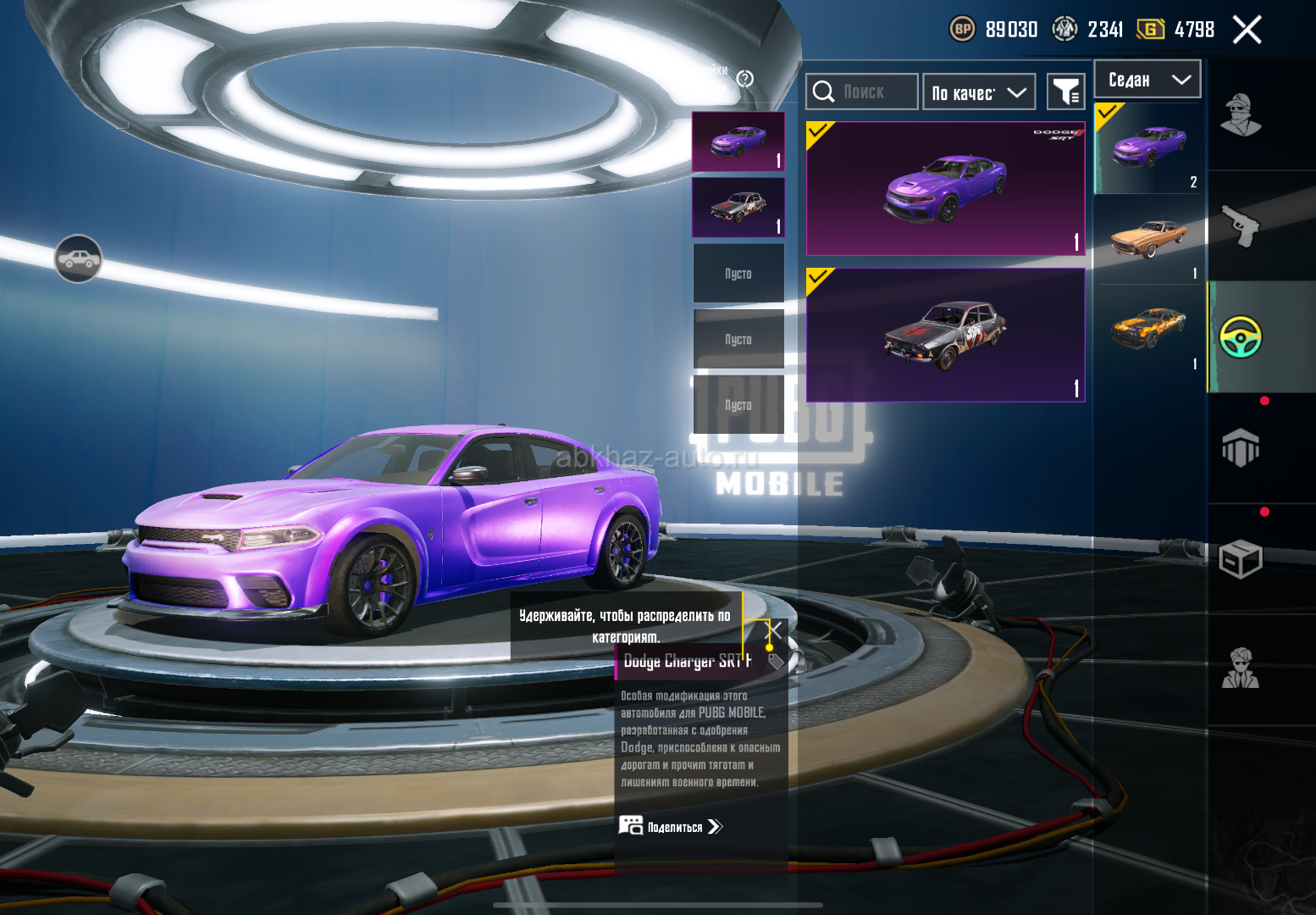Screen dimensions: 1316x915
Task: Open the По качеству sort dropdown
Action: [979, 92]
